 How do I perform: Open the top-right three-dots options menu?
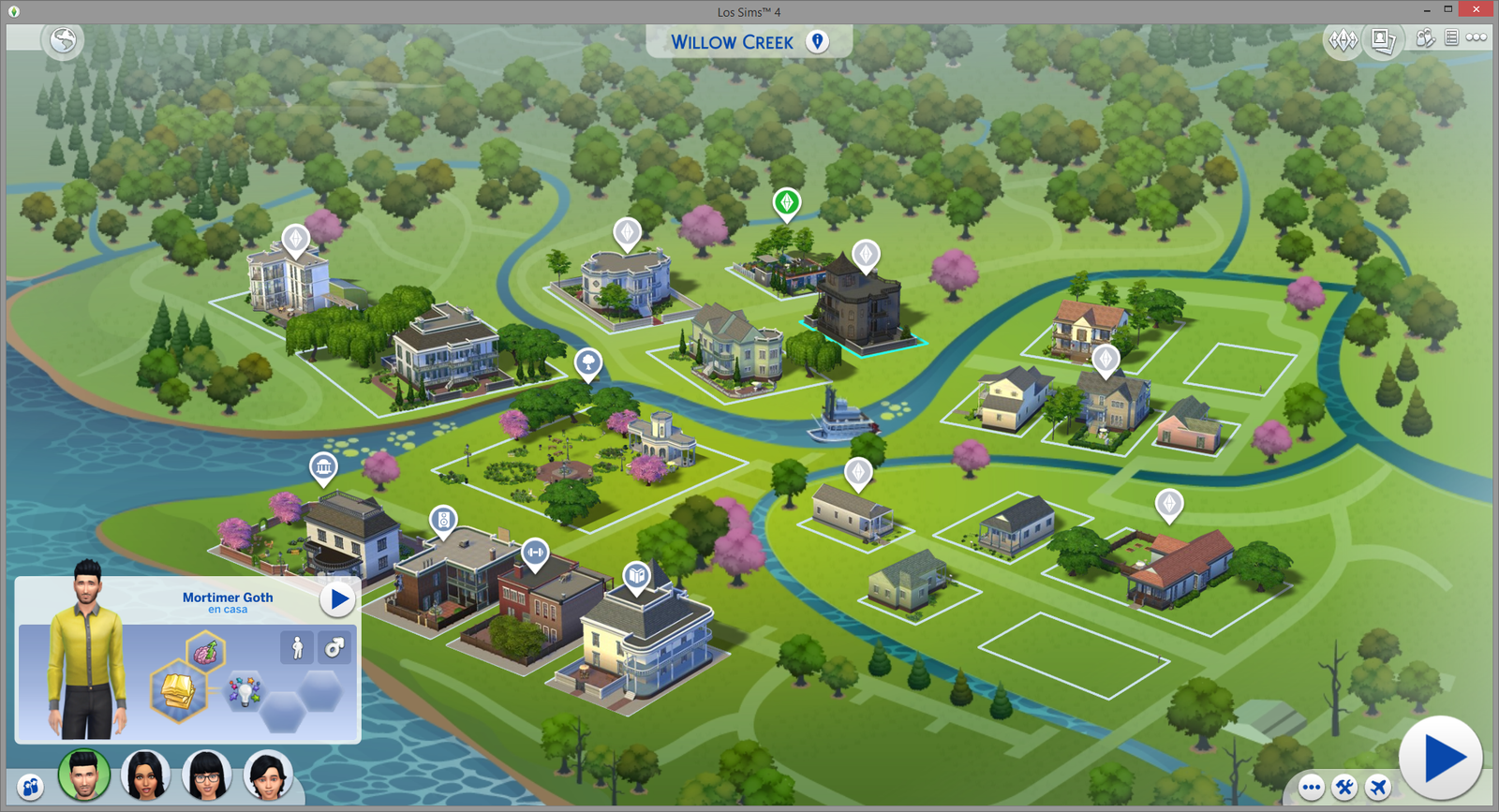1477,37
